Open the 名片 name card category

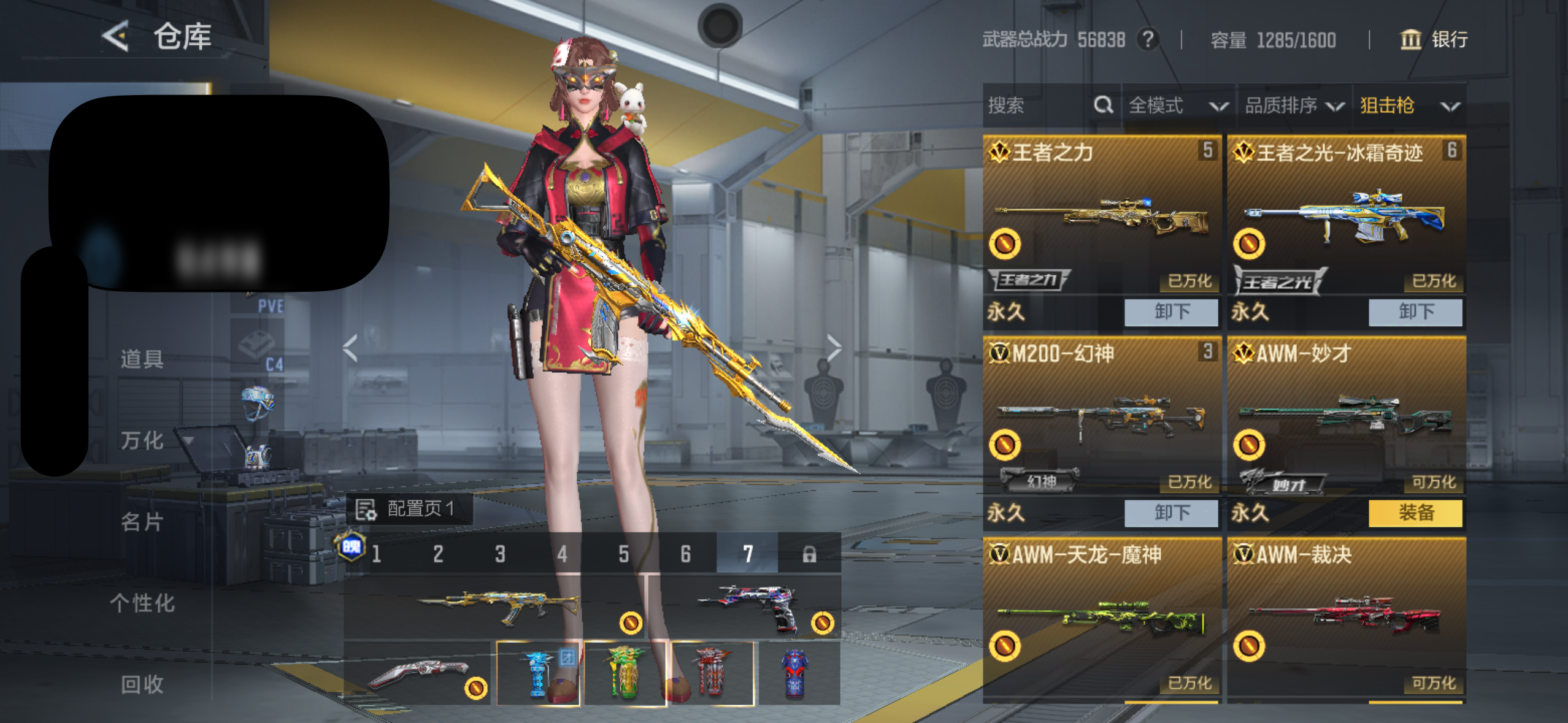pos(142,522)
